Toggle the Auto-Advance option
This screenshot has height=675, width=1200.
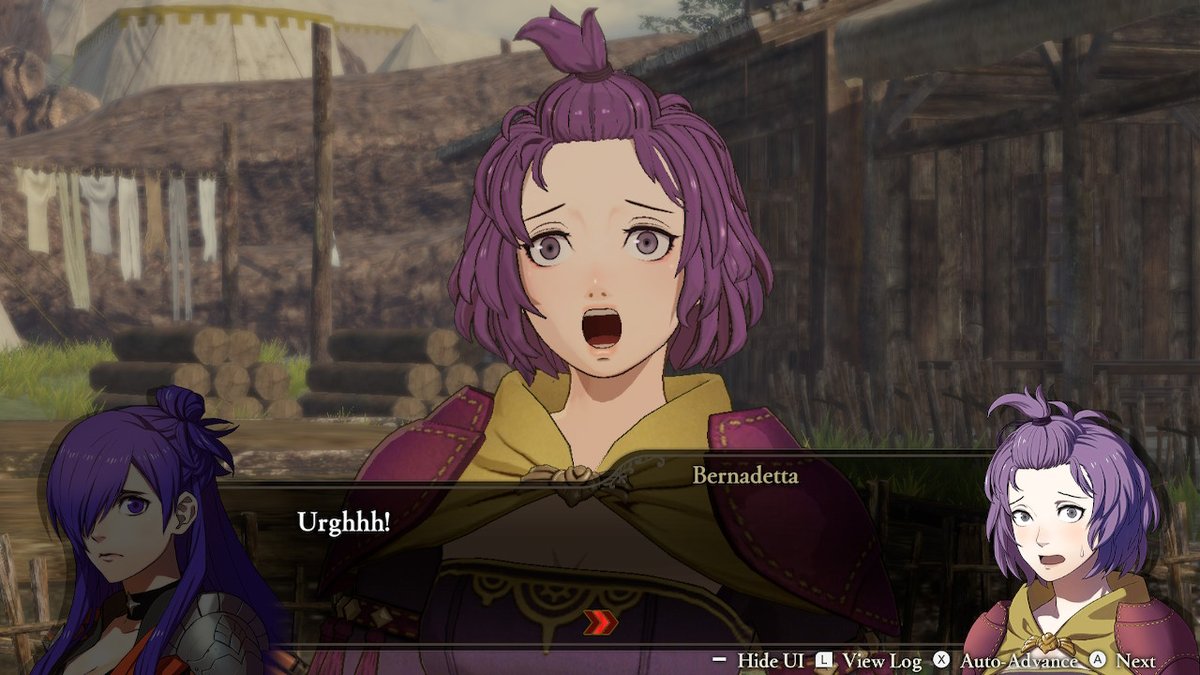1008,660
